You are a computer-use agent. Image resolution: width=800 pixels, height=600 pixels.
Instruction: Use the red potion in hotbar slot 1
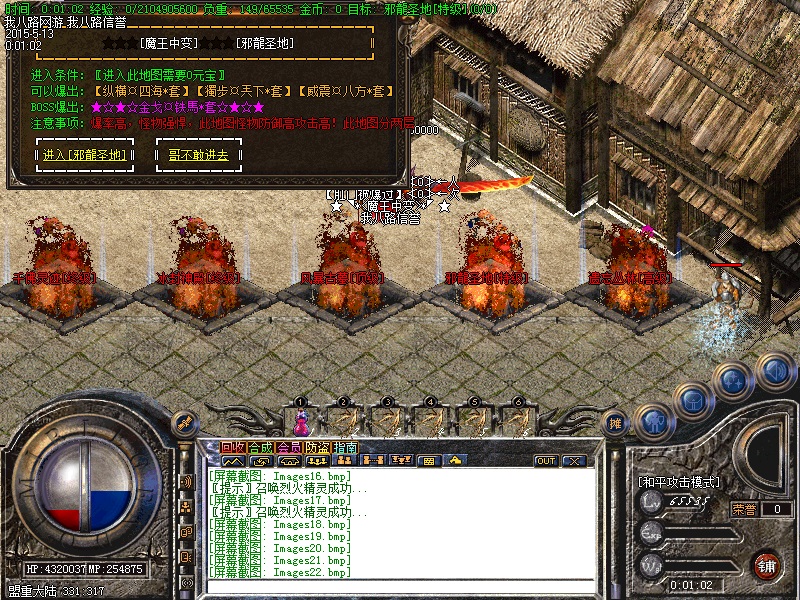pos(299,419)
